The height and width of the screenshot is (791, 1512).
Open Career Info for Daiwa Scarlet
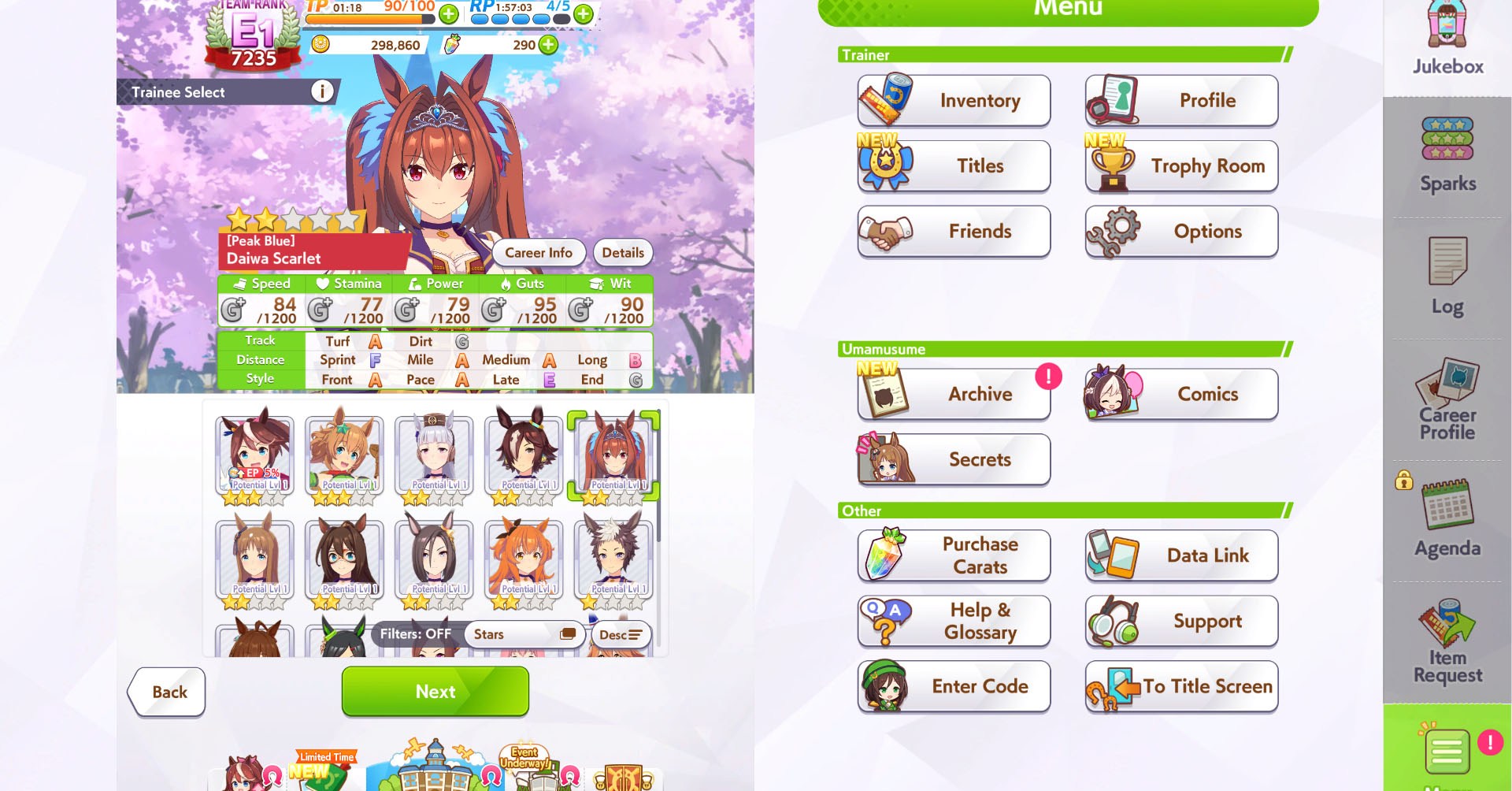539,252
